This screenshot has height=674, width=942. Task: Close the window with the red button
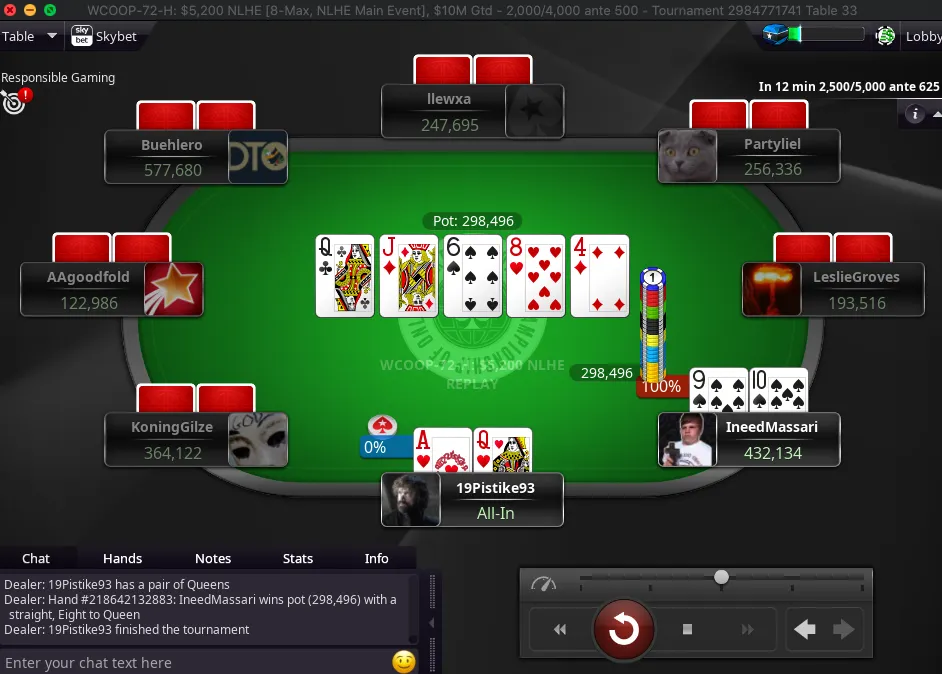(x=10, y=9)
